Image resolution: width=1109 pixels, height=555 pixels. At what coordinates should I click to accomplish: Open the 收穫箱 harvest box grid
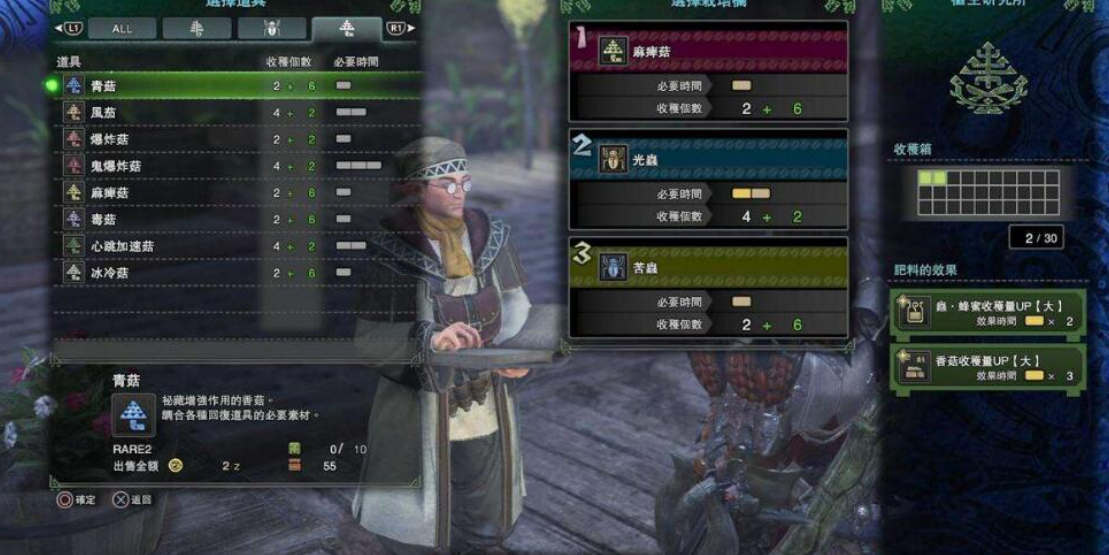click(x=988, y=192)
